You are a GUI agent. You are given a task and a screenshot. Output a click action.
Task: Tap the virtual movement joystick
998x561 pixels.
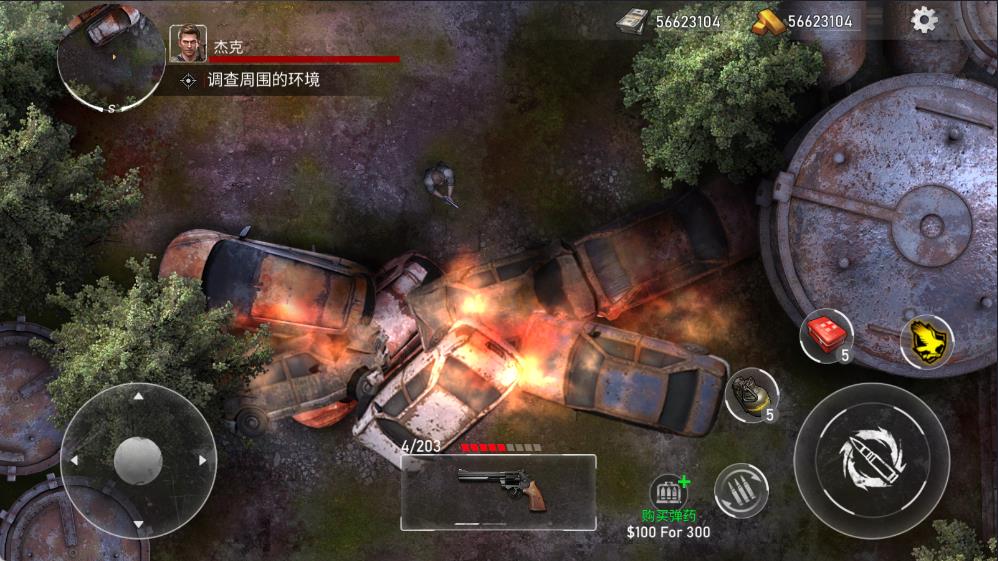138,460
